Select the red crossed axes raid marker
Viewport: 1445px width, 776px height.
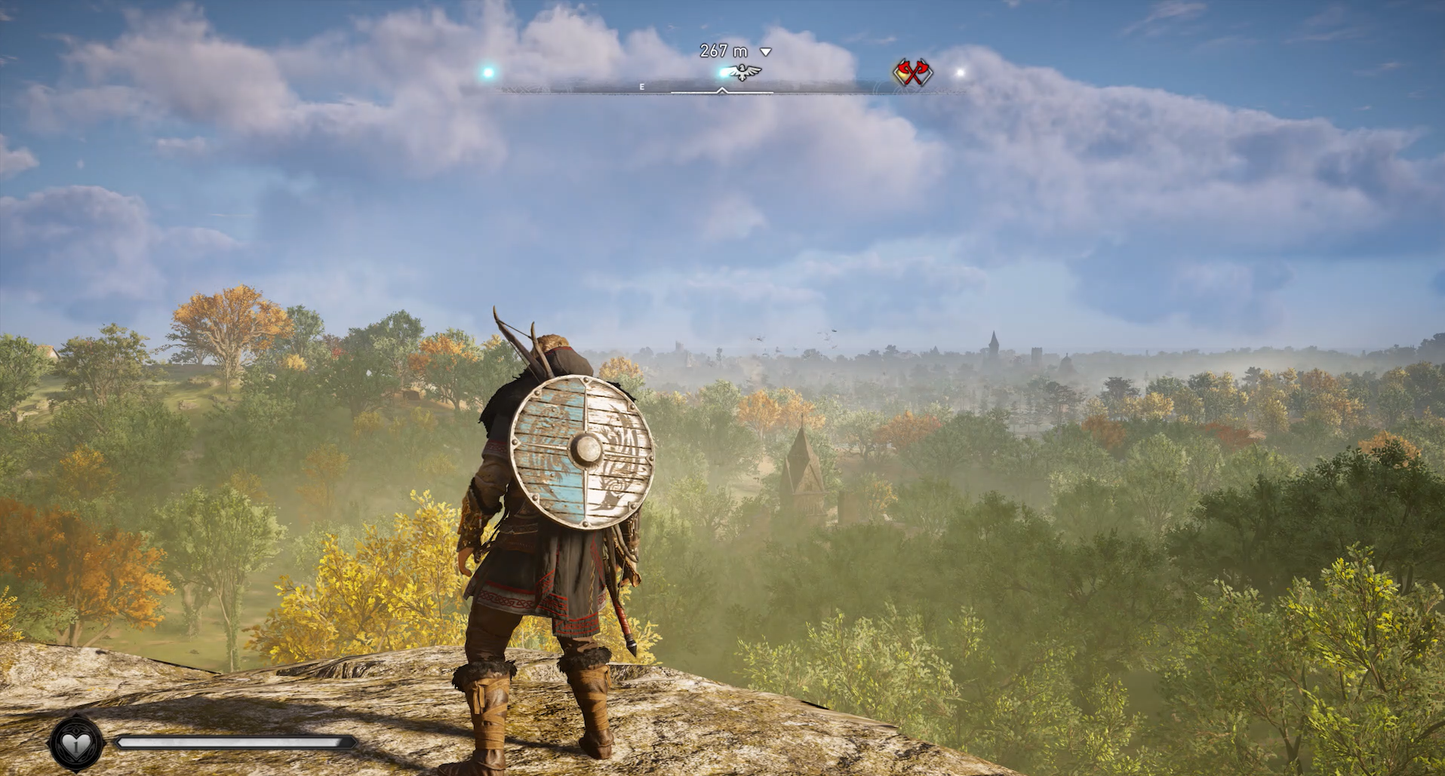click(912, 72)
